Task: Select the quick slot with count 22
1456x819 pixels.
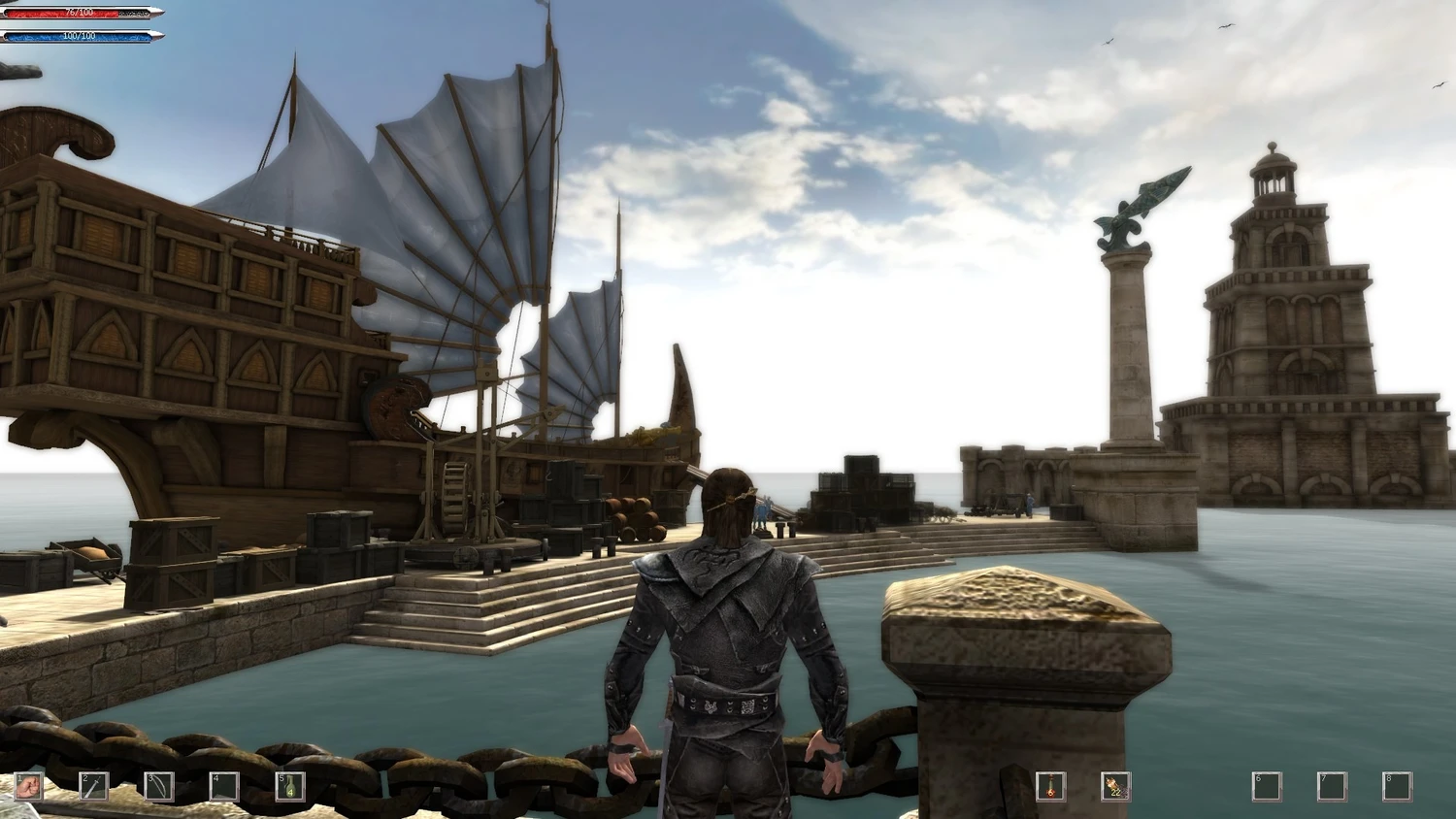Action: point(1115,785)
